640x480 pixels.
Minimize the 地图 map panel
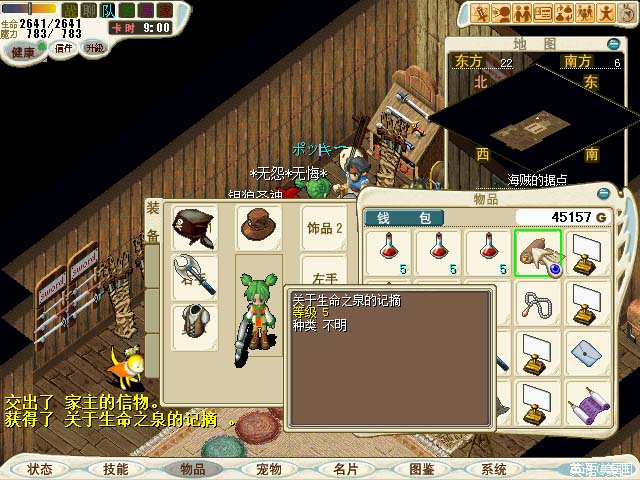coord(612,44)
